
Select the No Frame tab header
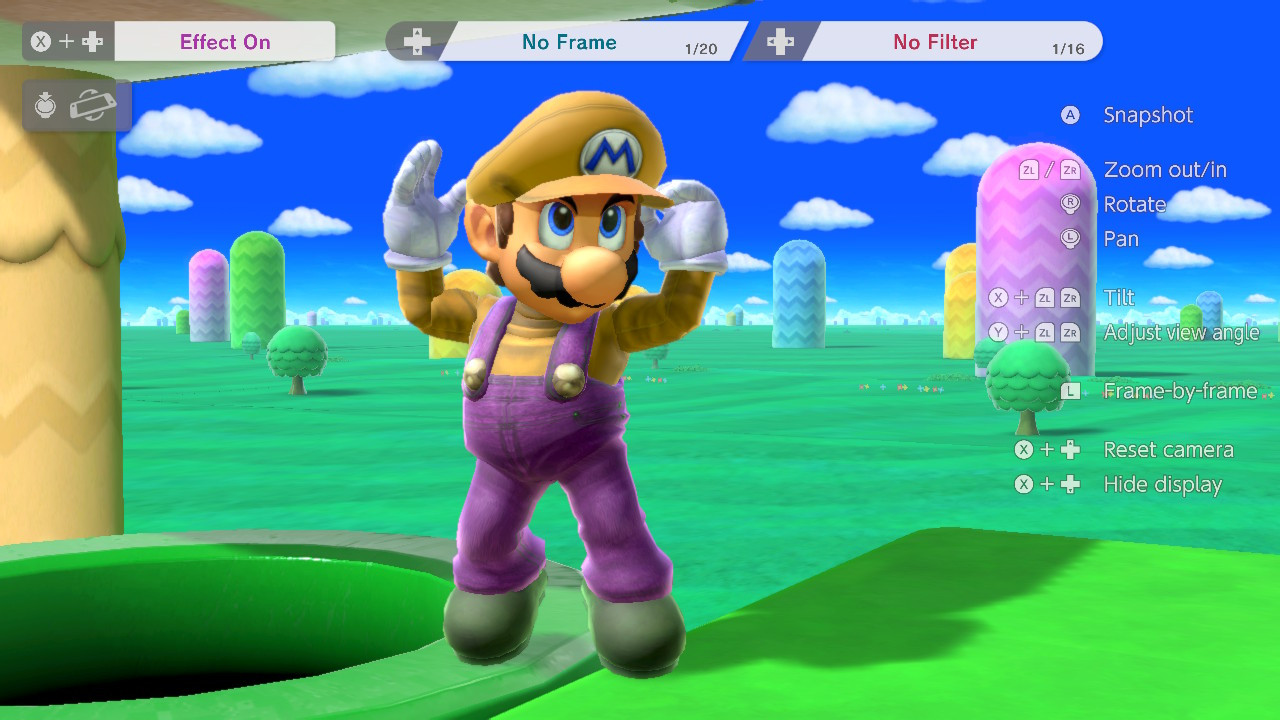point(570,41)
